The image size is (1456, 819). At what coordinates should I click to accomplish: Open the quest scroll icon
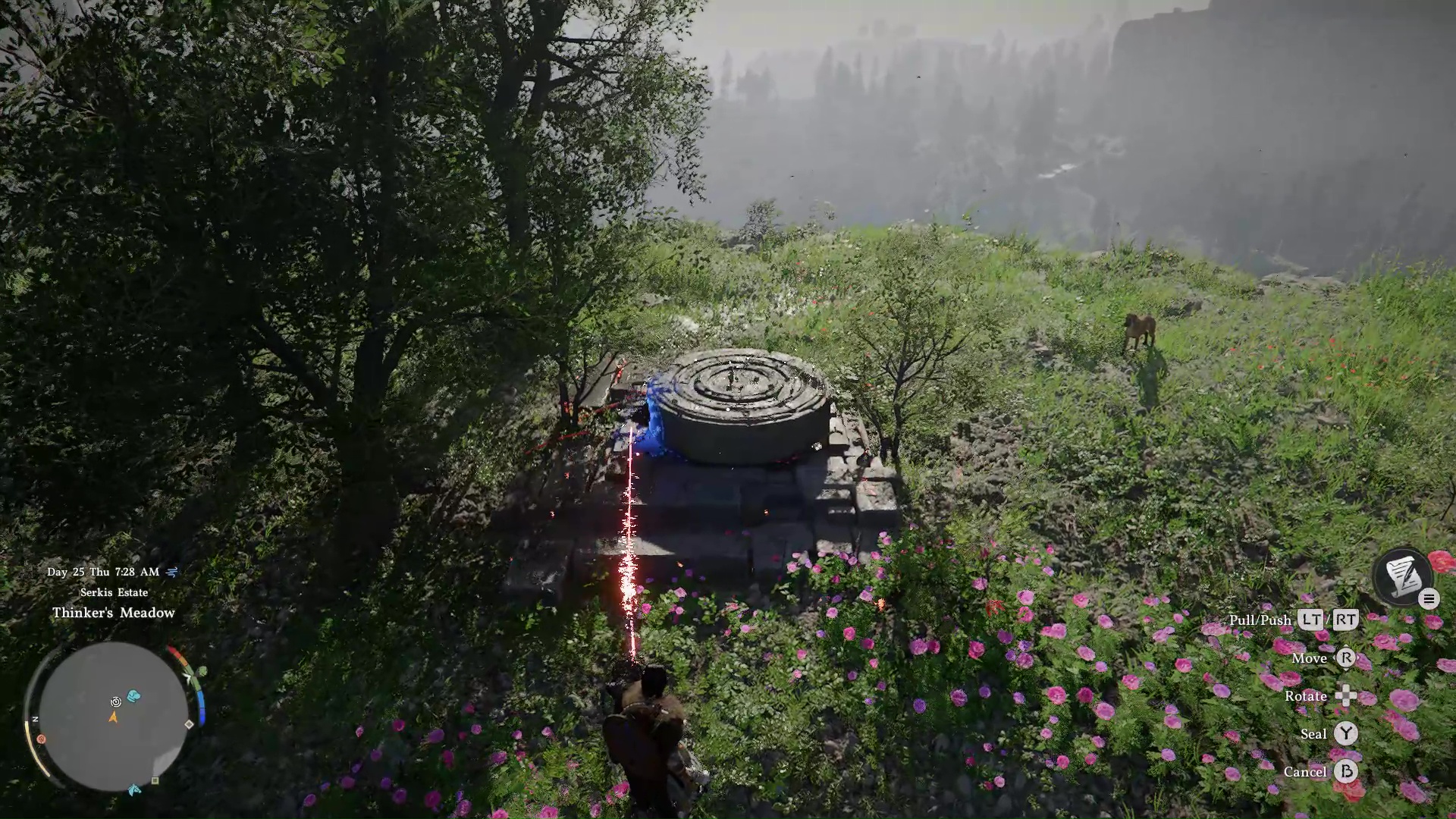tap(1404, 574)
